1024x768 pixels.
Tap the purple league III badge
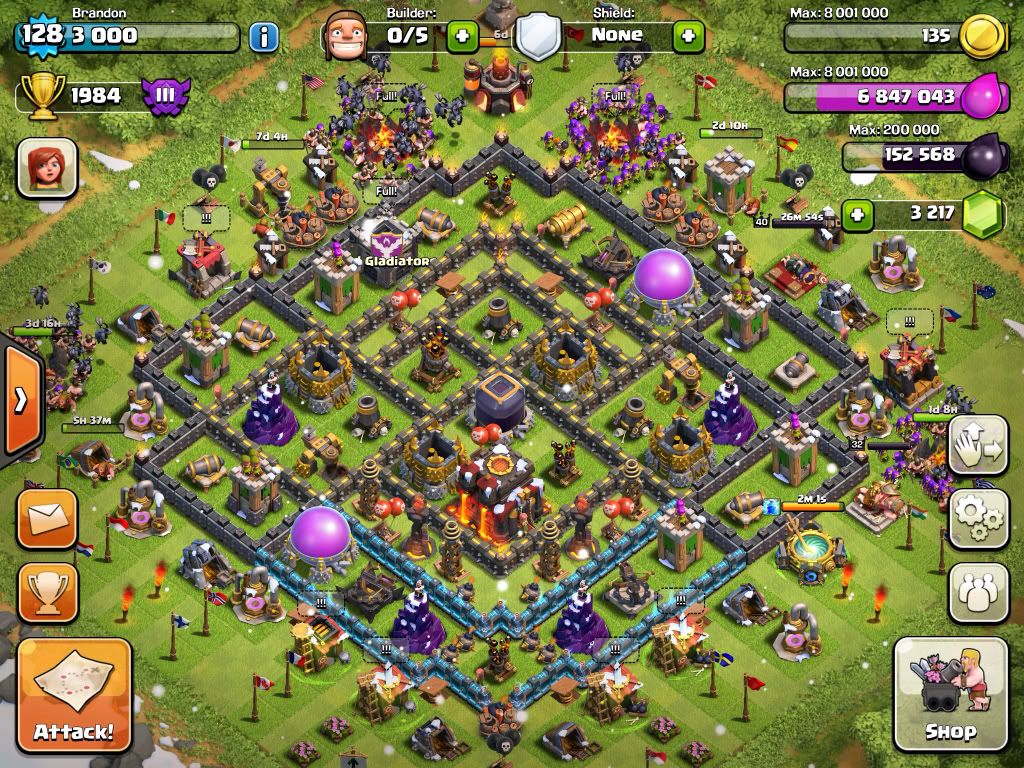tap(166, 96)
